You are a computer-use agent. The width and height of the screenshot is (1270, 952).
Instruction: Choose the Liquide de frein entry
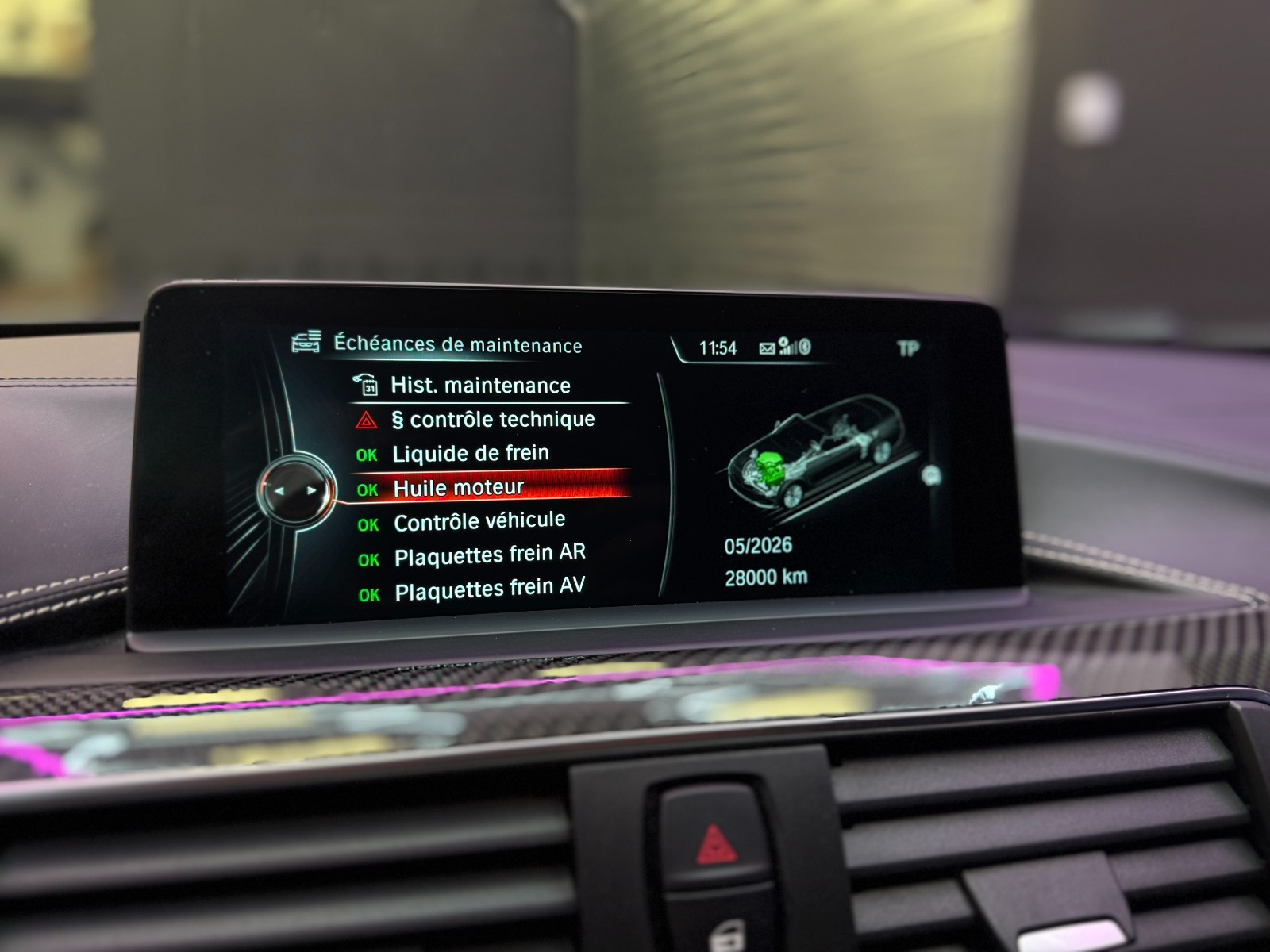point(471,454)
